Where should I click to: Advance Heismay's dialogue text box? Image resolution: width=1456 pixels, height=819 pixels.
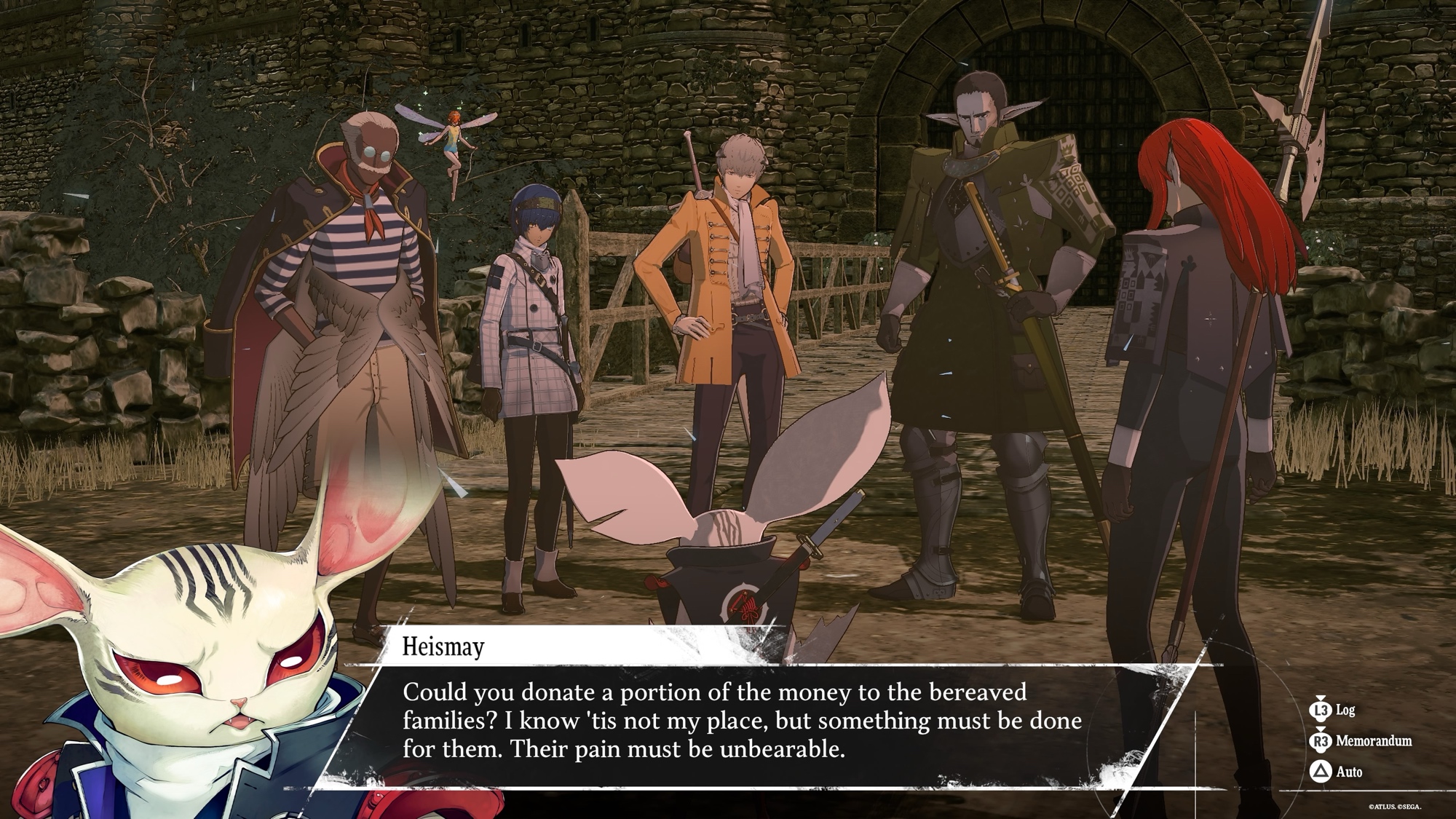[743, 721]
